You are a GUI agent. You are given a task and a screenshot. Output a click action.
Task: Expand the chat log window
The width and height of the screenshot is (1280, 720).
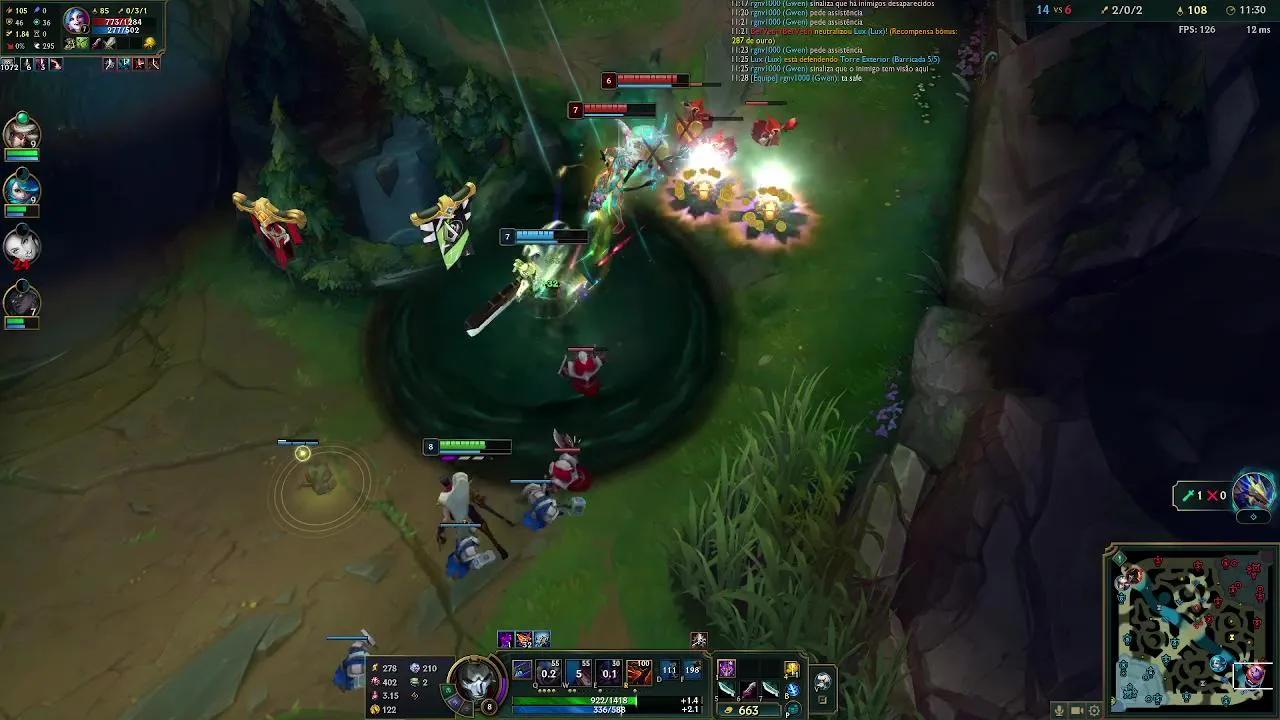pyautogui.click(x=840, y=45)
